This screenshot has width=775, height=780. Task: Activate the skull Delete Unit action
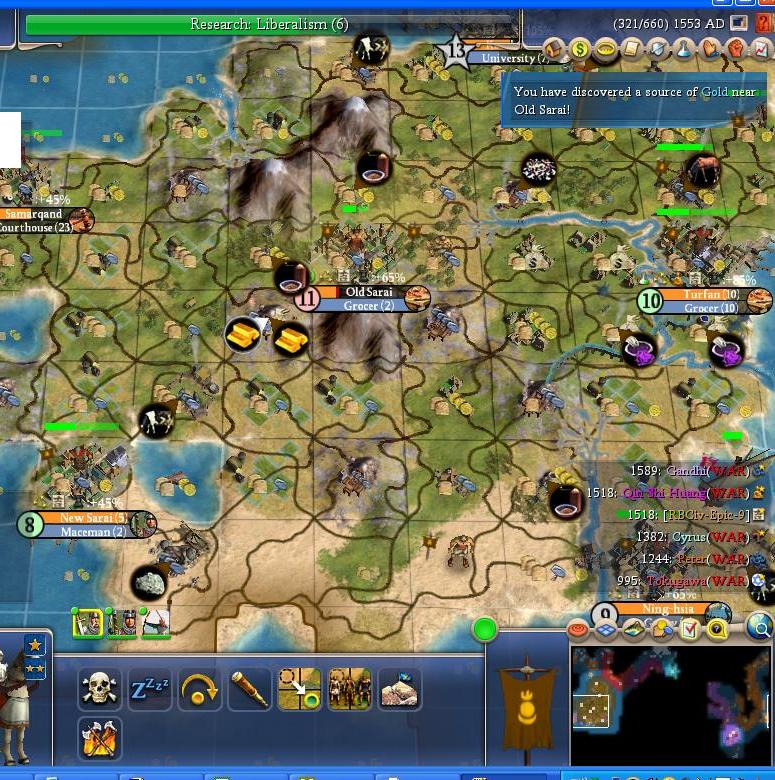click(x=100, y=689)
